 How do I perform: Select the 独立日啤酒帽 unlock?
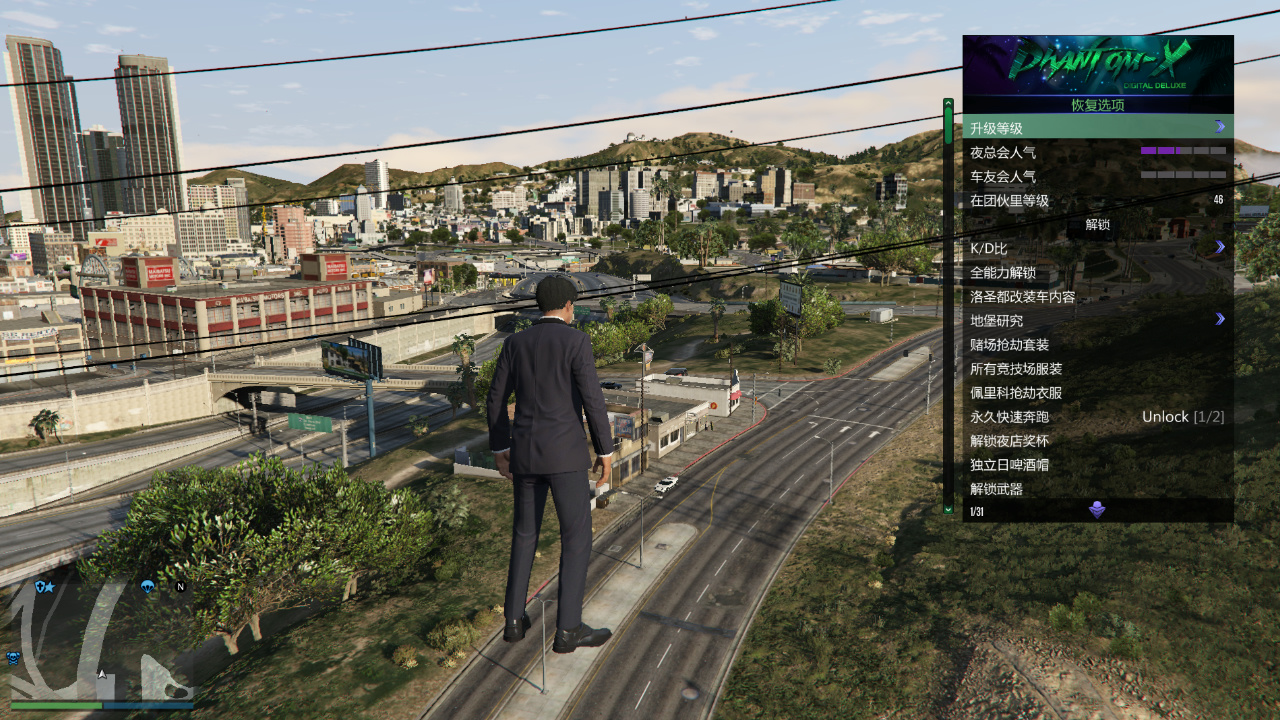pos(1097,464)
